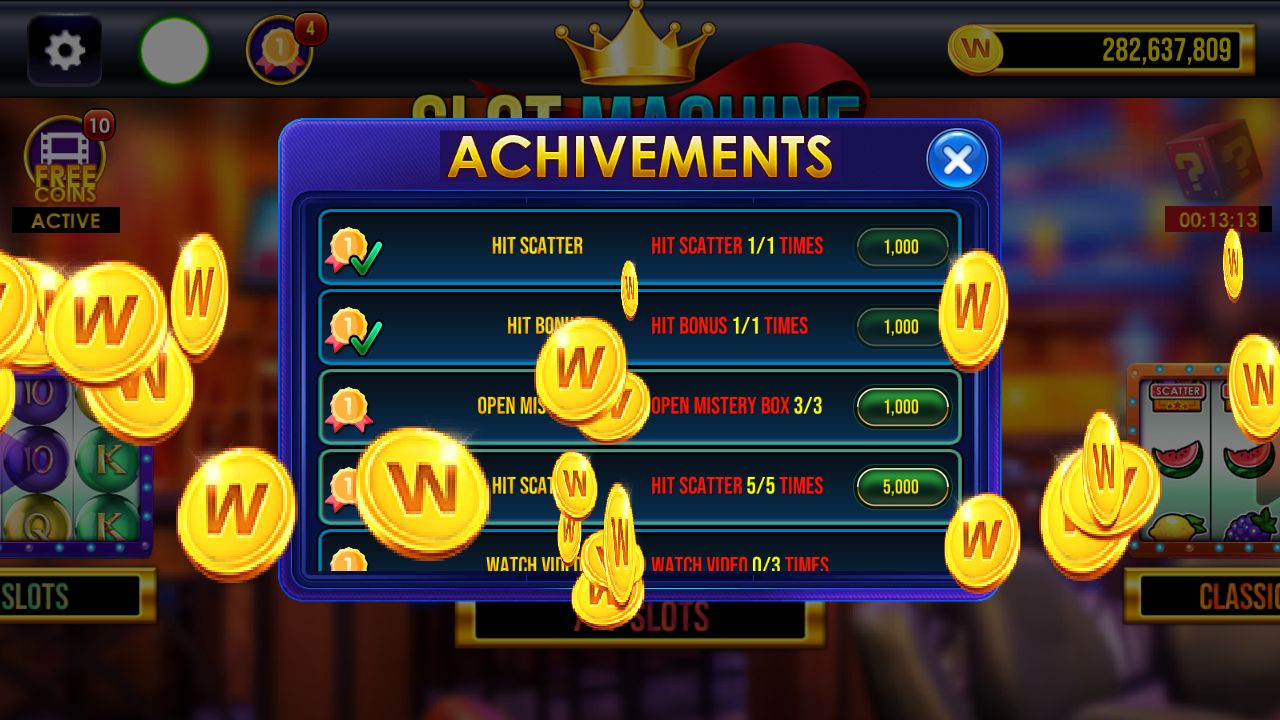
Task: Tap the Free Coins video icon
Action: point(65,160)
